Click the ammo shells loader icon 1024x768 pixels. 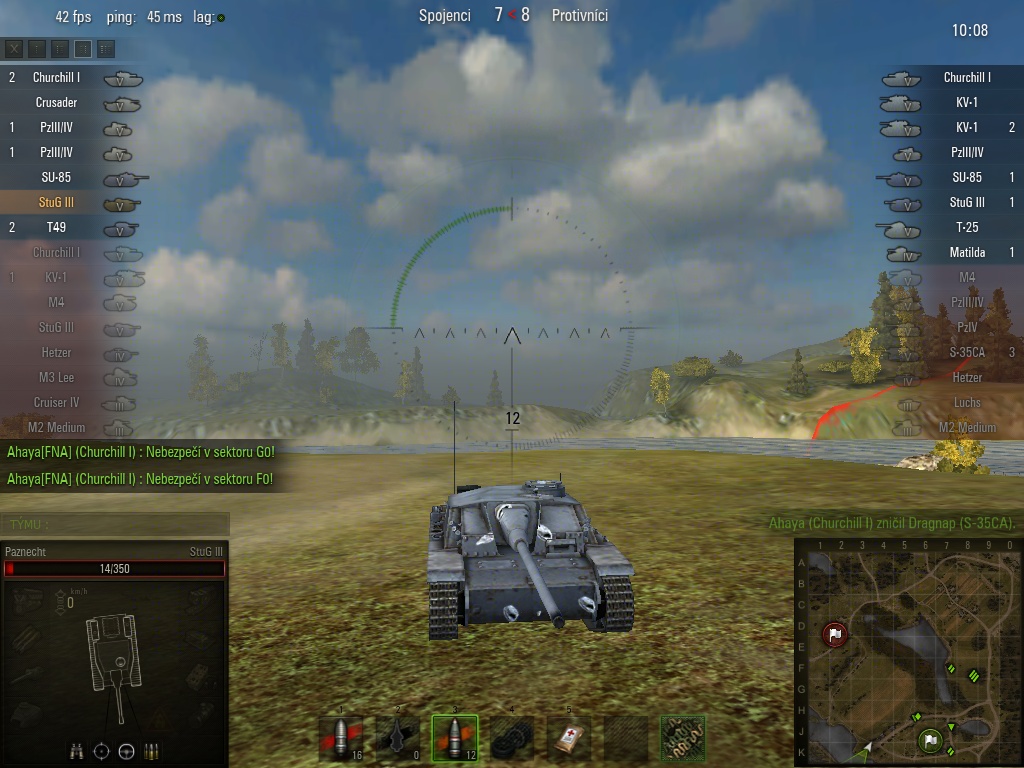tap(152, 751)
